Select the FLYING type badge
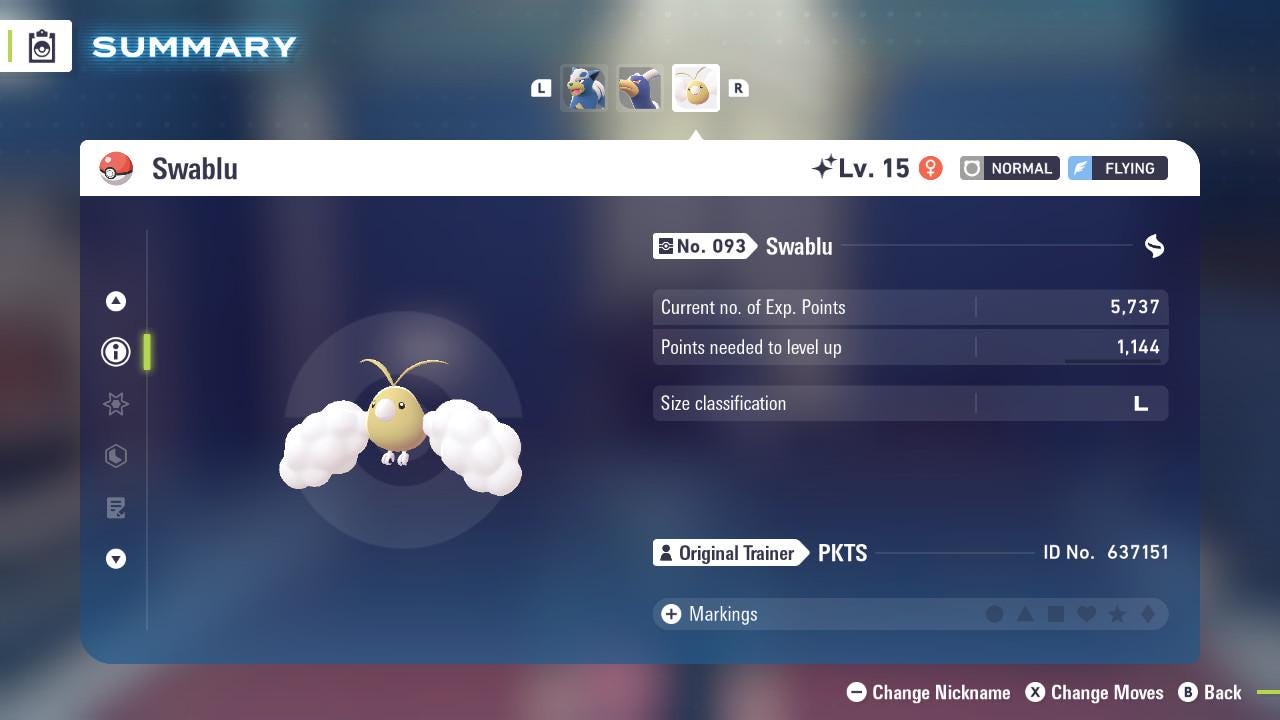 [1117, 168]
